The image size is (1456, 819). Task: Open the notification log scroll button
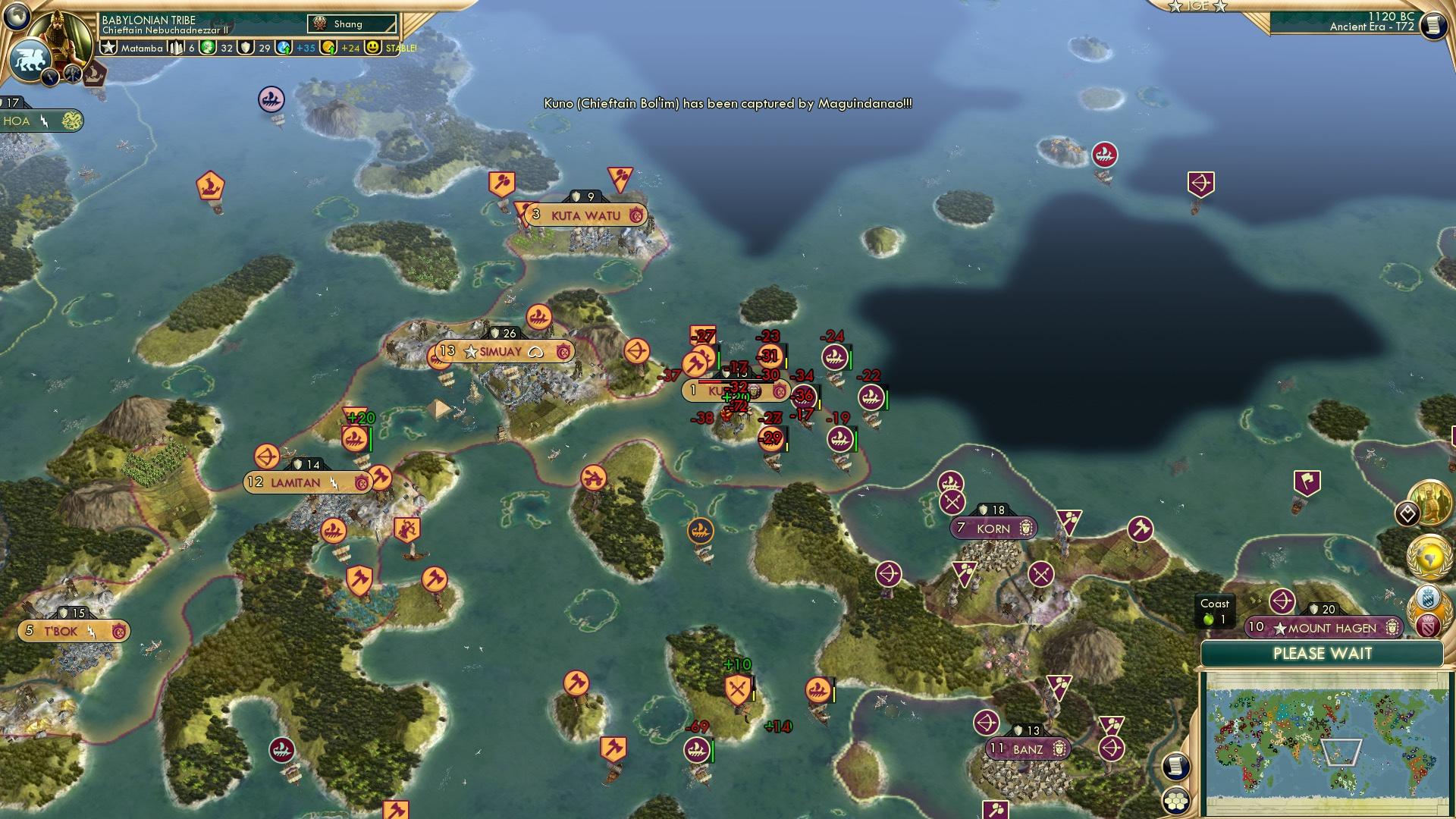coord(1175,767)
